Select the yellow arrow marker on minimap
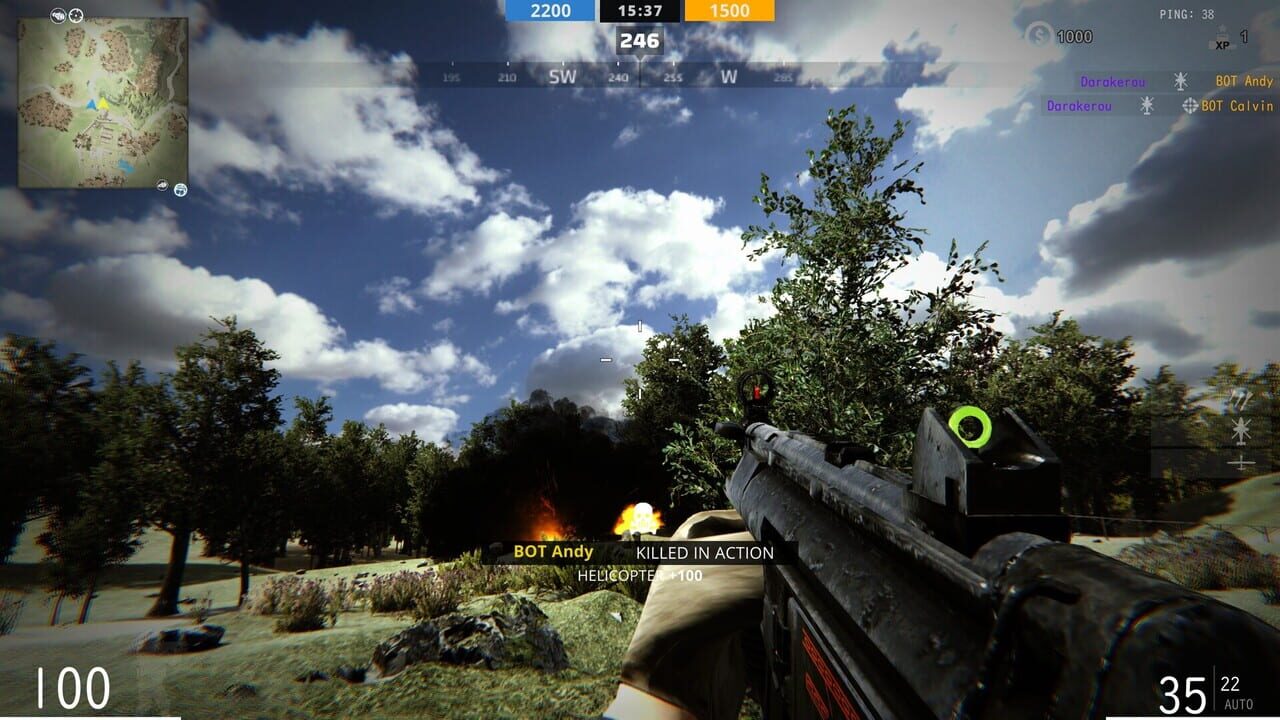The width and height of the screenshot is (1280, 720). [103, 104]
